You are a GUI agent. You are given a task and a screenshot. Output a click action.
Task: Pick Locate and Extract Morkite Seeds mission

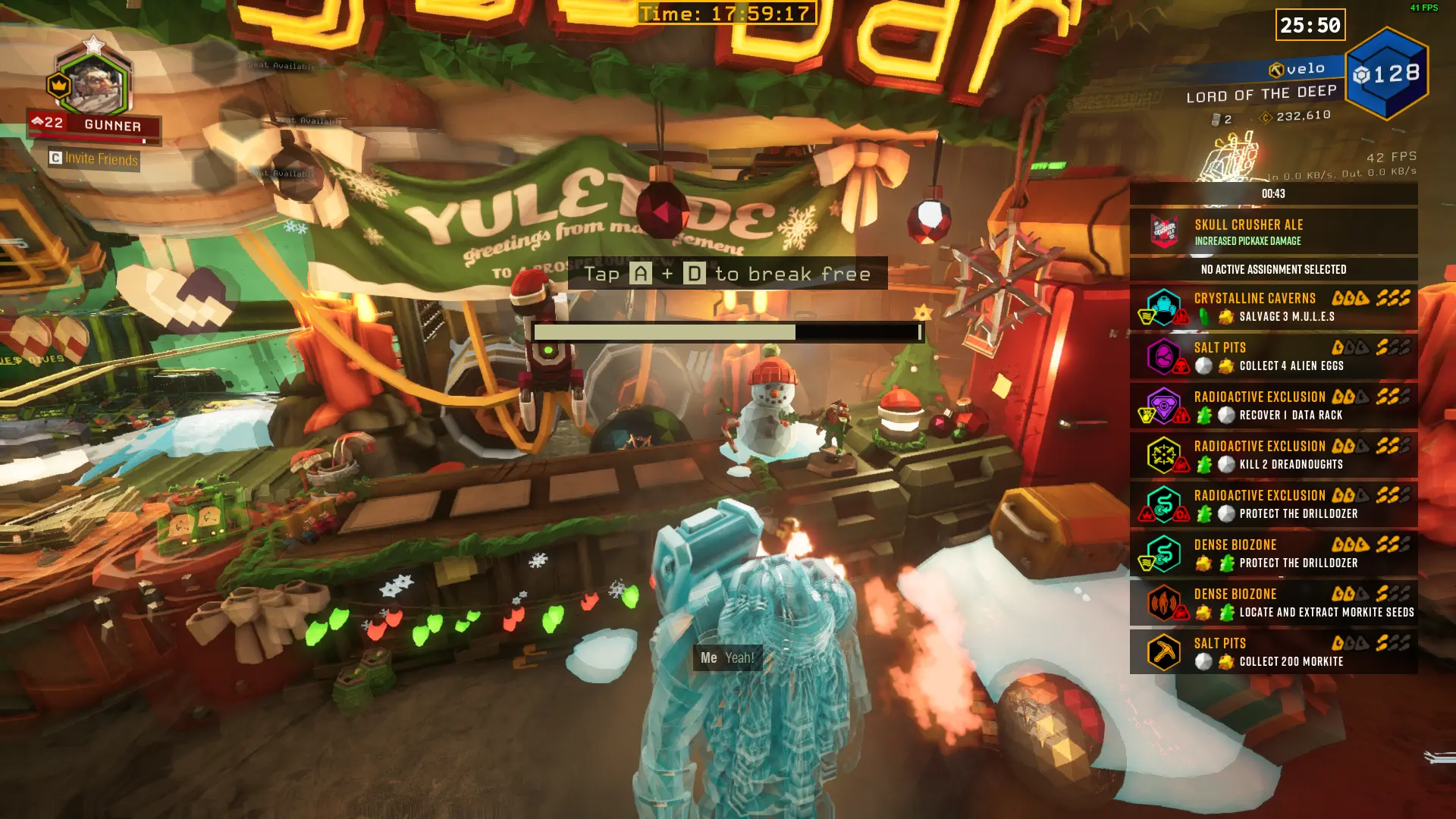point(1273,603)
